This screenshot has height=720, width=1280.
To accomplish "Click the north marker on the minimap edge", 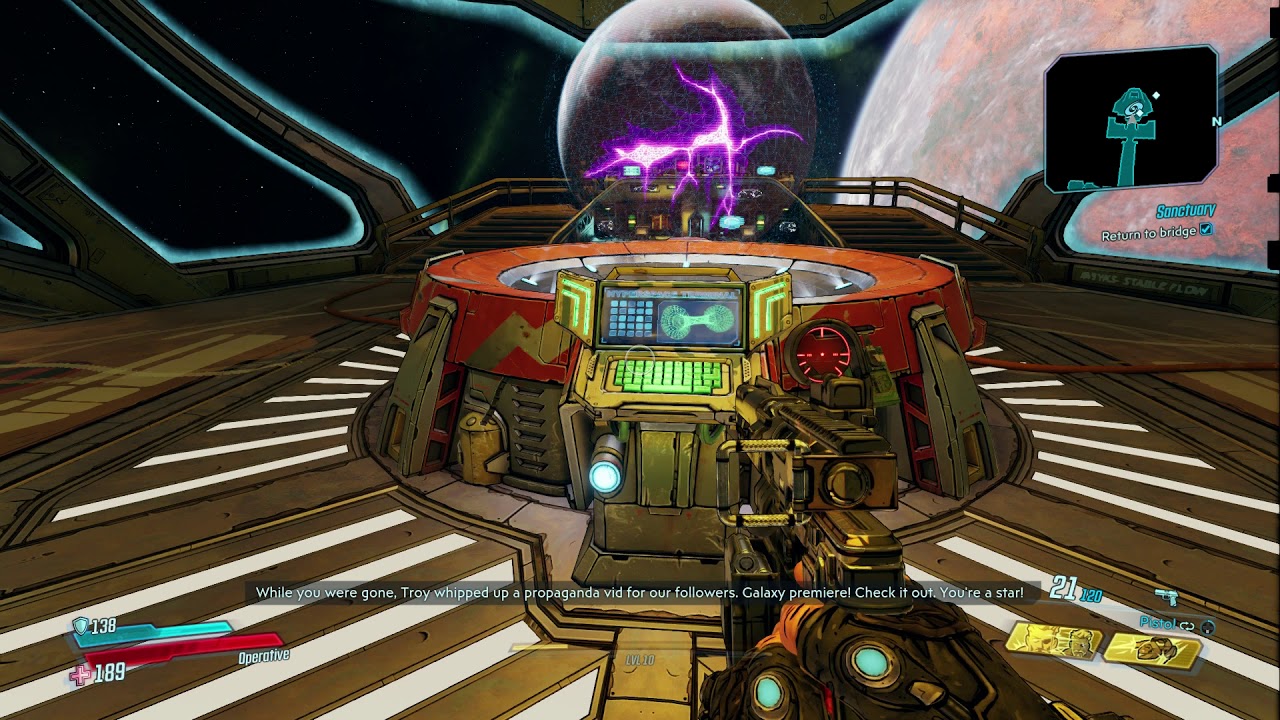I will click(1216, 122).
